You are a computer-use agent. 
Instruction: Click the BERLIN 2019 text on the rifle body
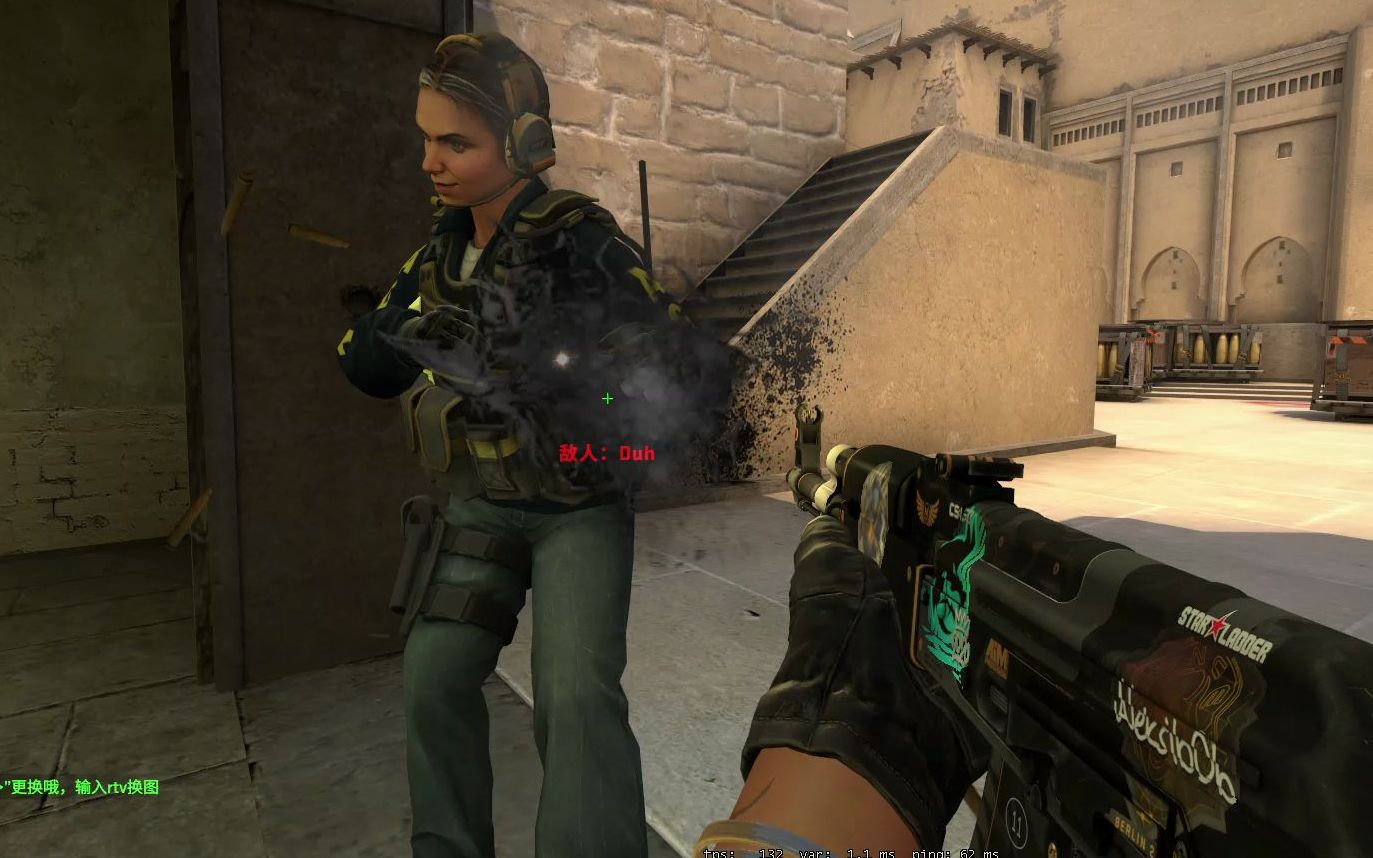(x=1133, y=832)
